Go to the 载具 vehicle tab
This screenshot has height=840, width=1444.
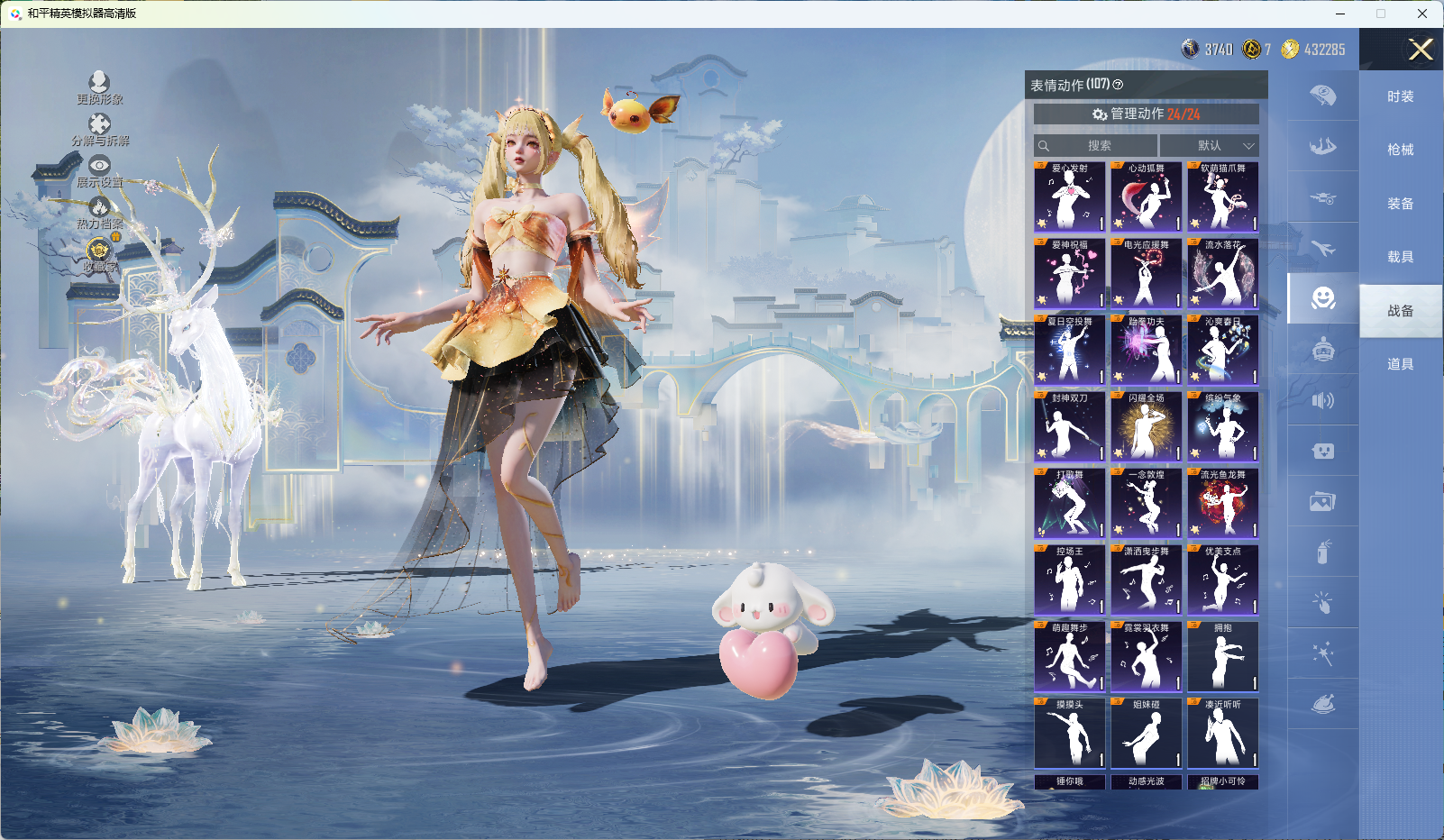pyautogui.click(x=1400, y=257)
